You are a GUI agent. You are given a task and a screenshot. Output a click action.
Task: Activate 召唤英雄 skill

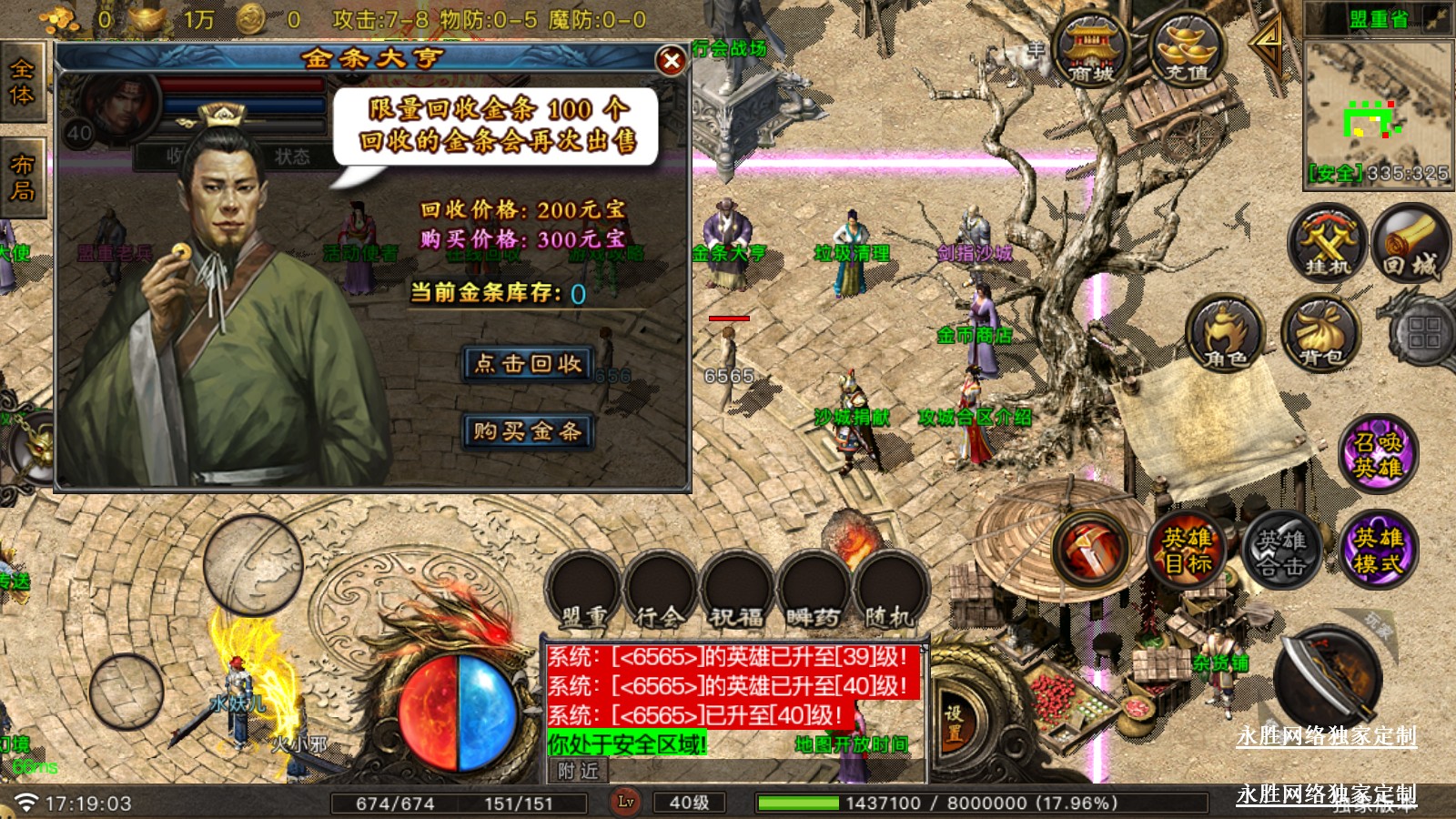coord(1378,455)
